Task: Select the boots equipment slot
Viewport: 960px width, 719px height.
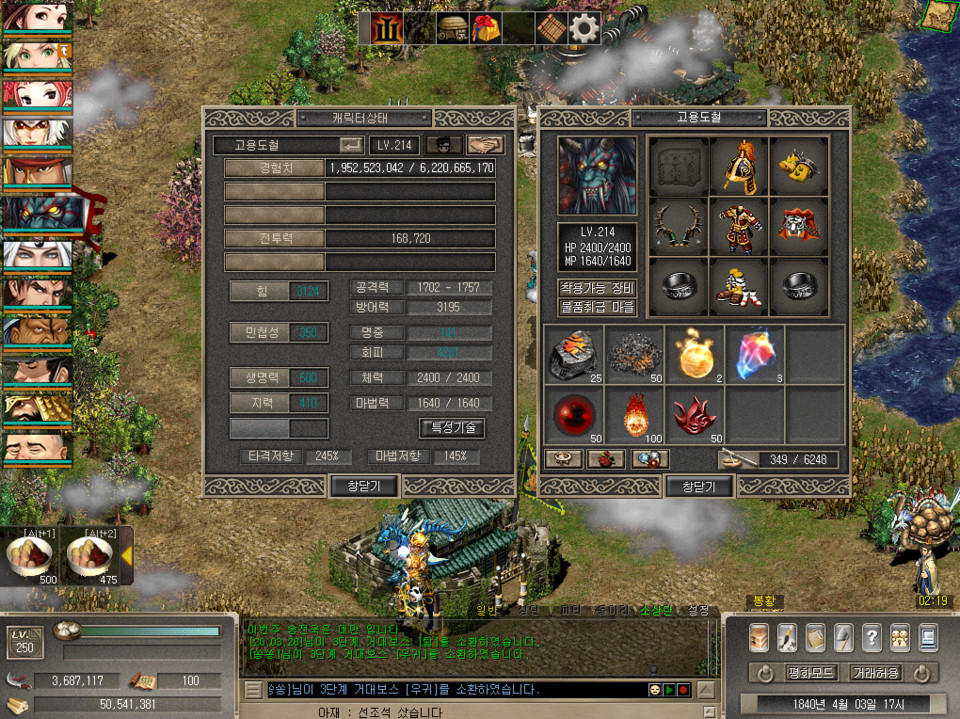Action: pos(738,286)
